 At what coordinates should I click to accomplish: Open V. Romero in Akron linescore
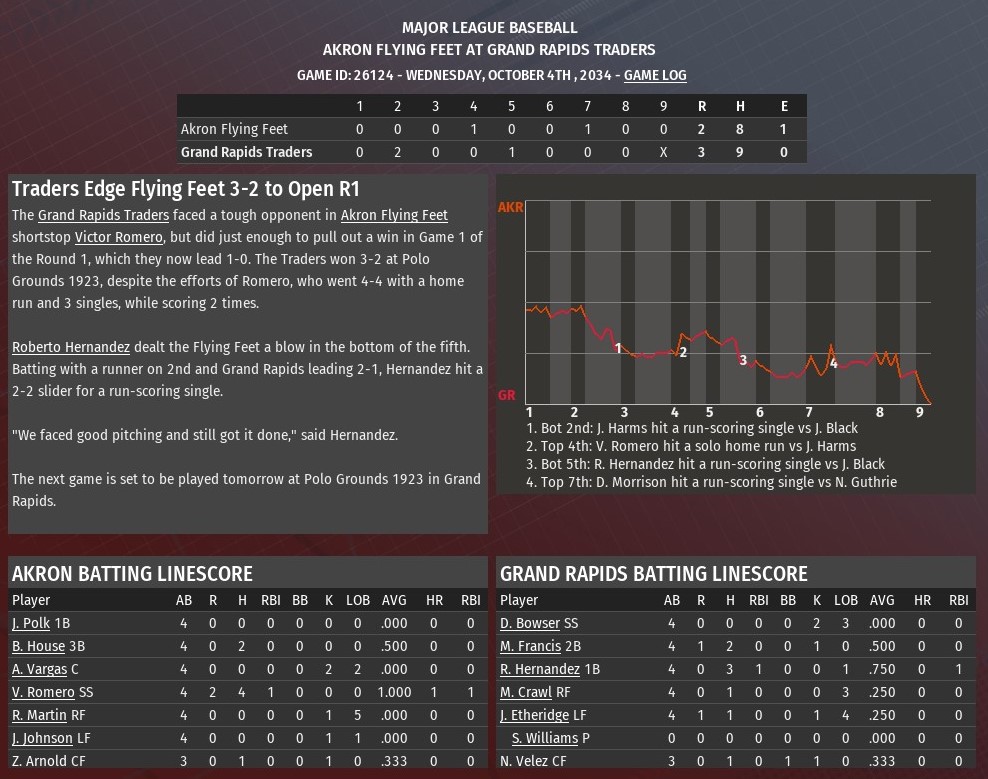point(43,692)
